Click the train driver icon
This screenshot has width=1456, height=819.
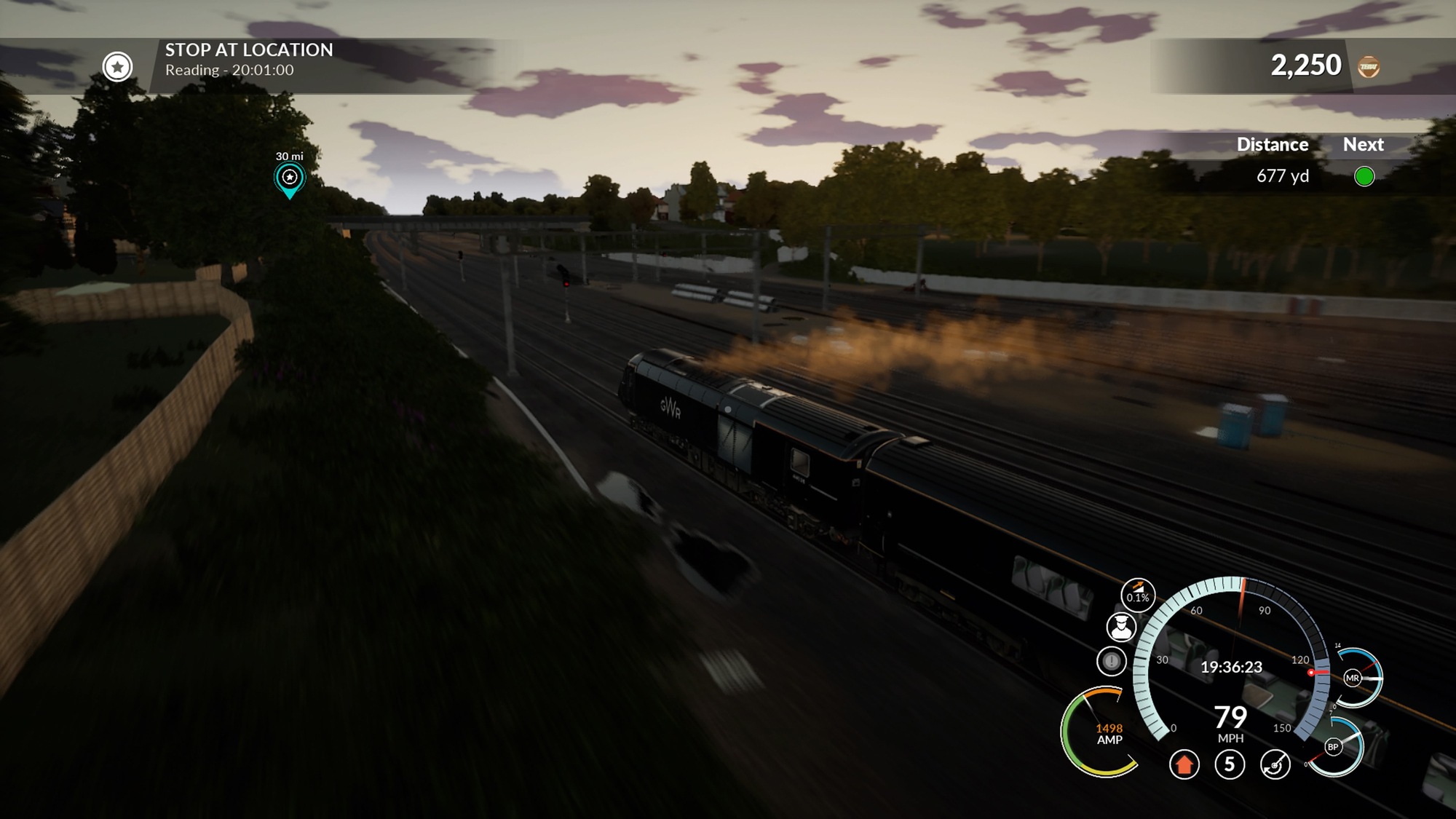tap(1121, 627)
